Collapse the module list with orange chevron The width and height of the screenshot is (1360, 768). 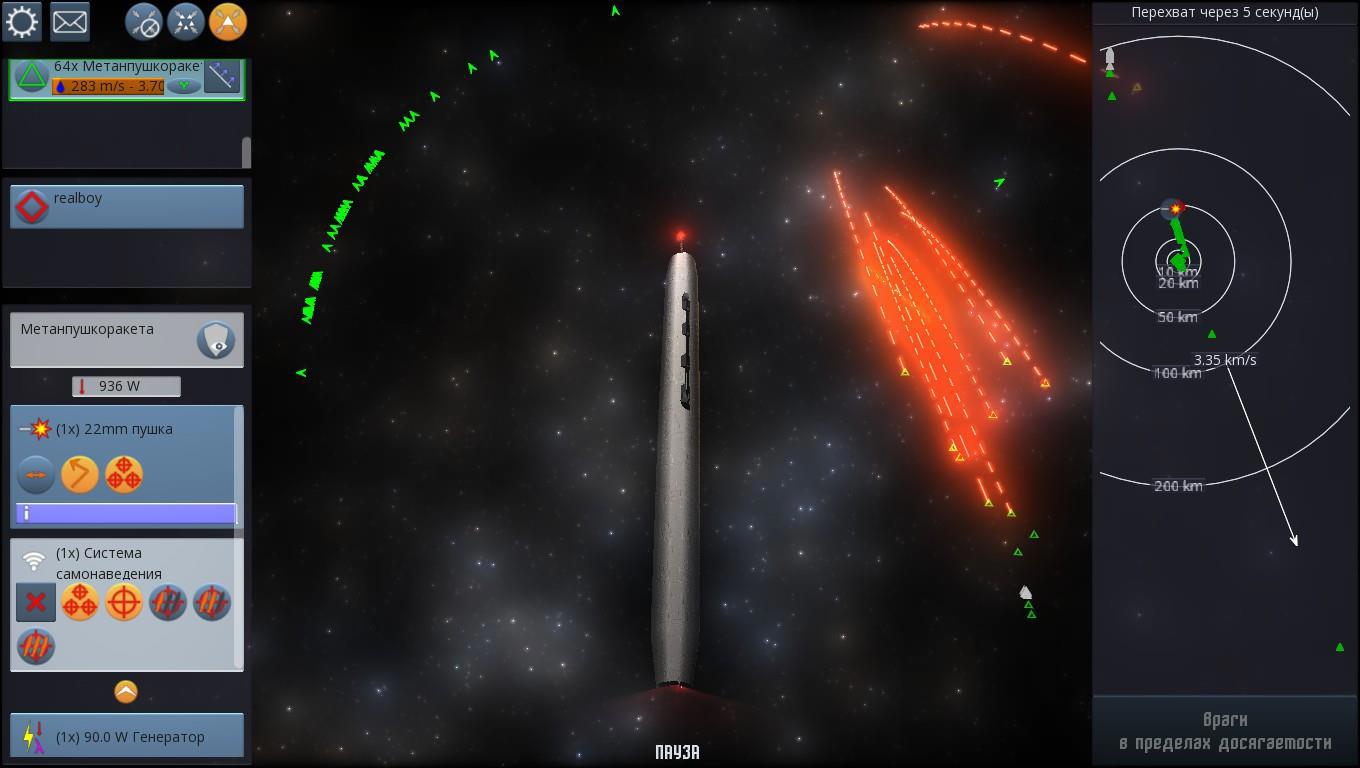(126, 692)
